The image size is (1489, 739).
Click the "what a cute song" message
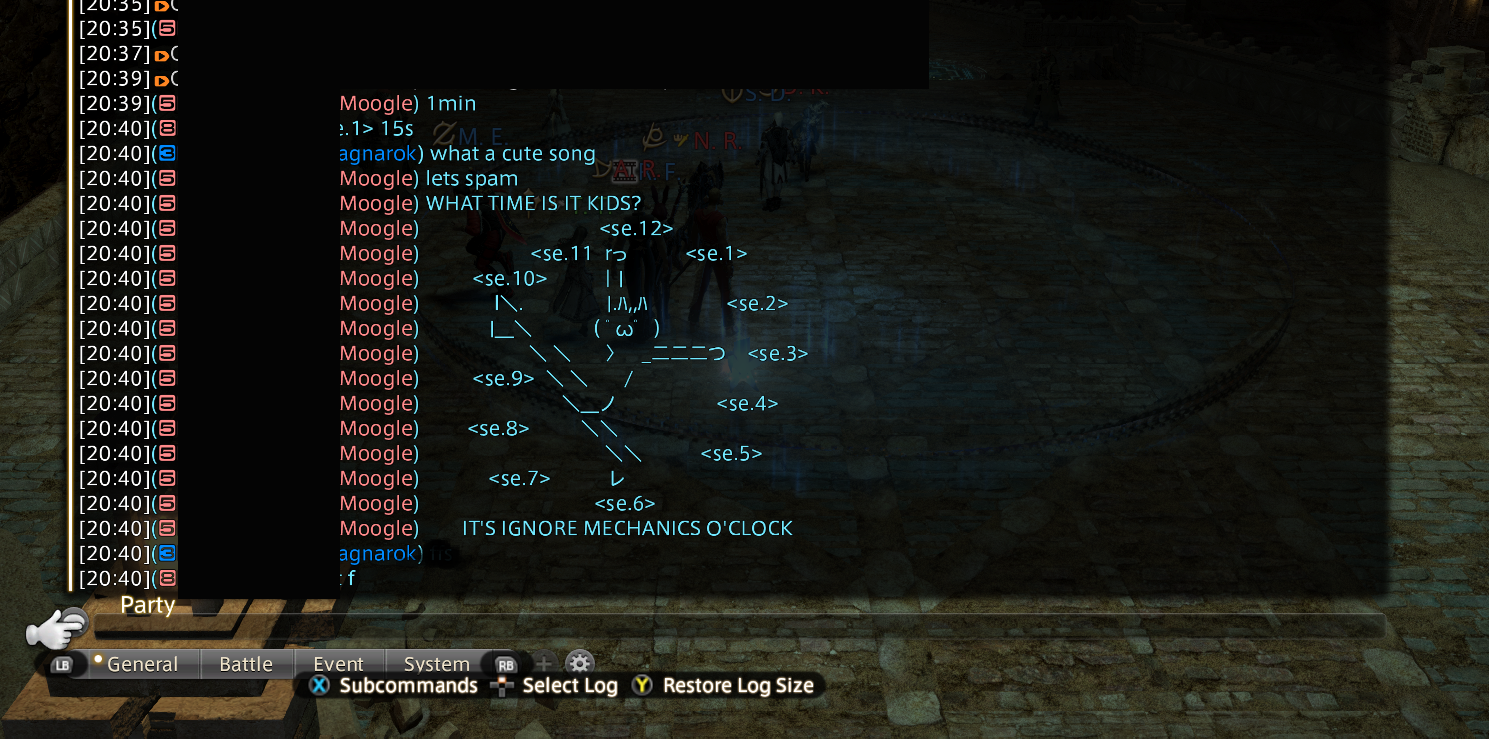[x=512, y=154]
